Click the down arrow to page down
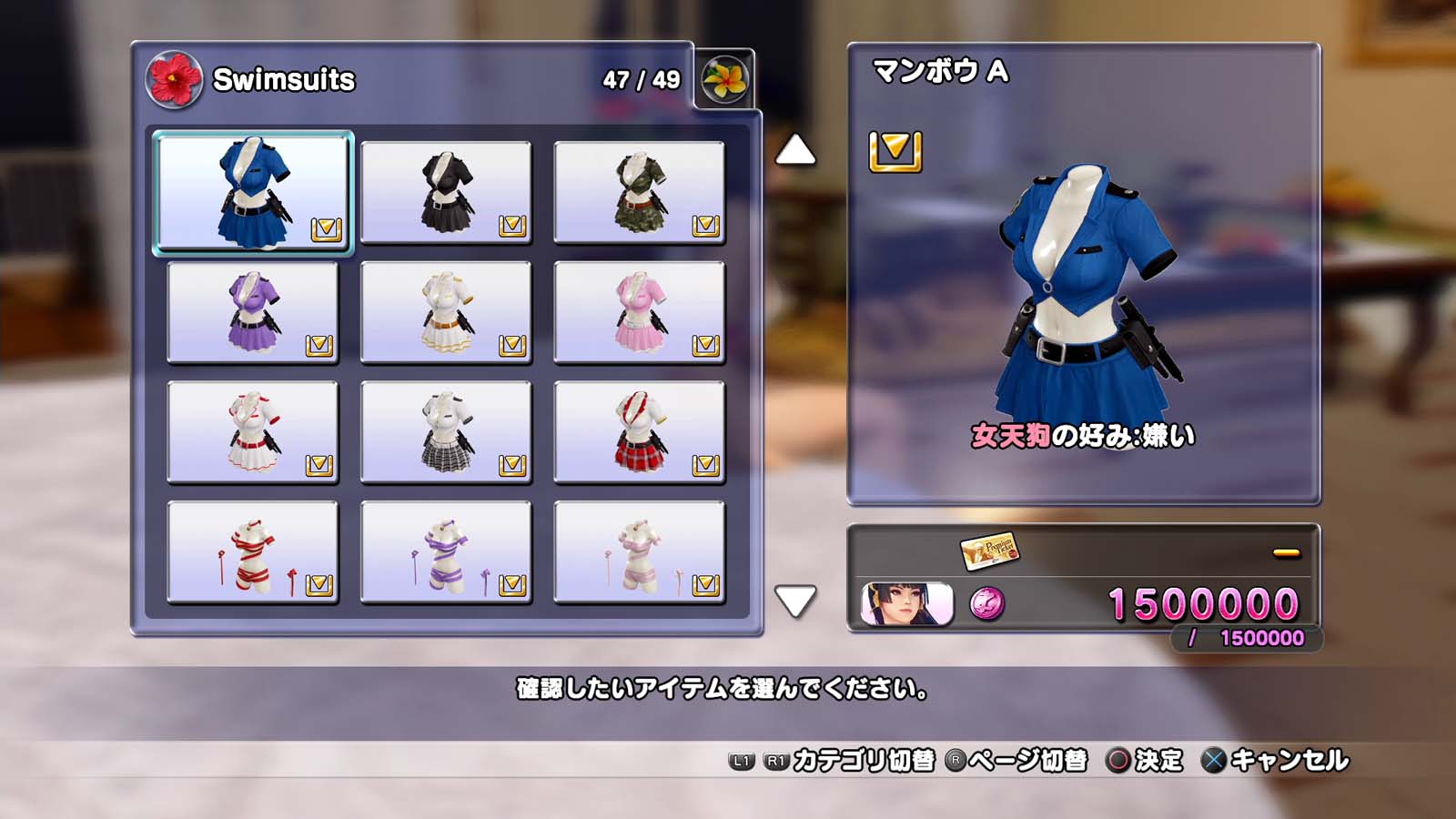1456x819 pixels. 794,601
